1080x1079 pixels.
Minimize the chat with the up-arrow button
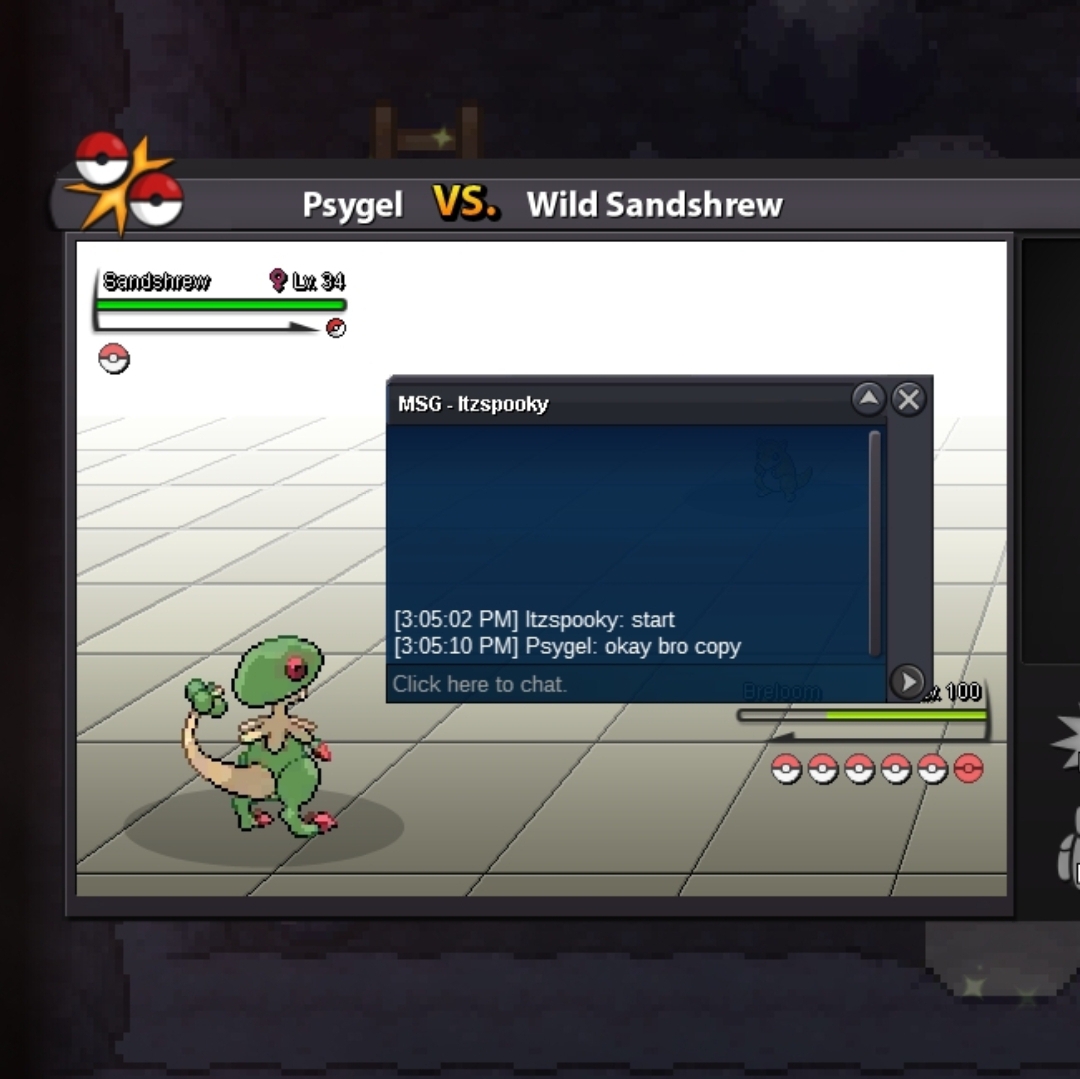(x=868, y=400)
